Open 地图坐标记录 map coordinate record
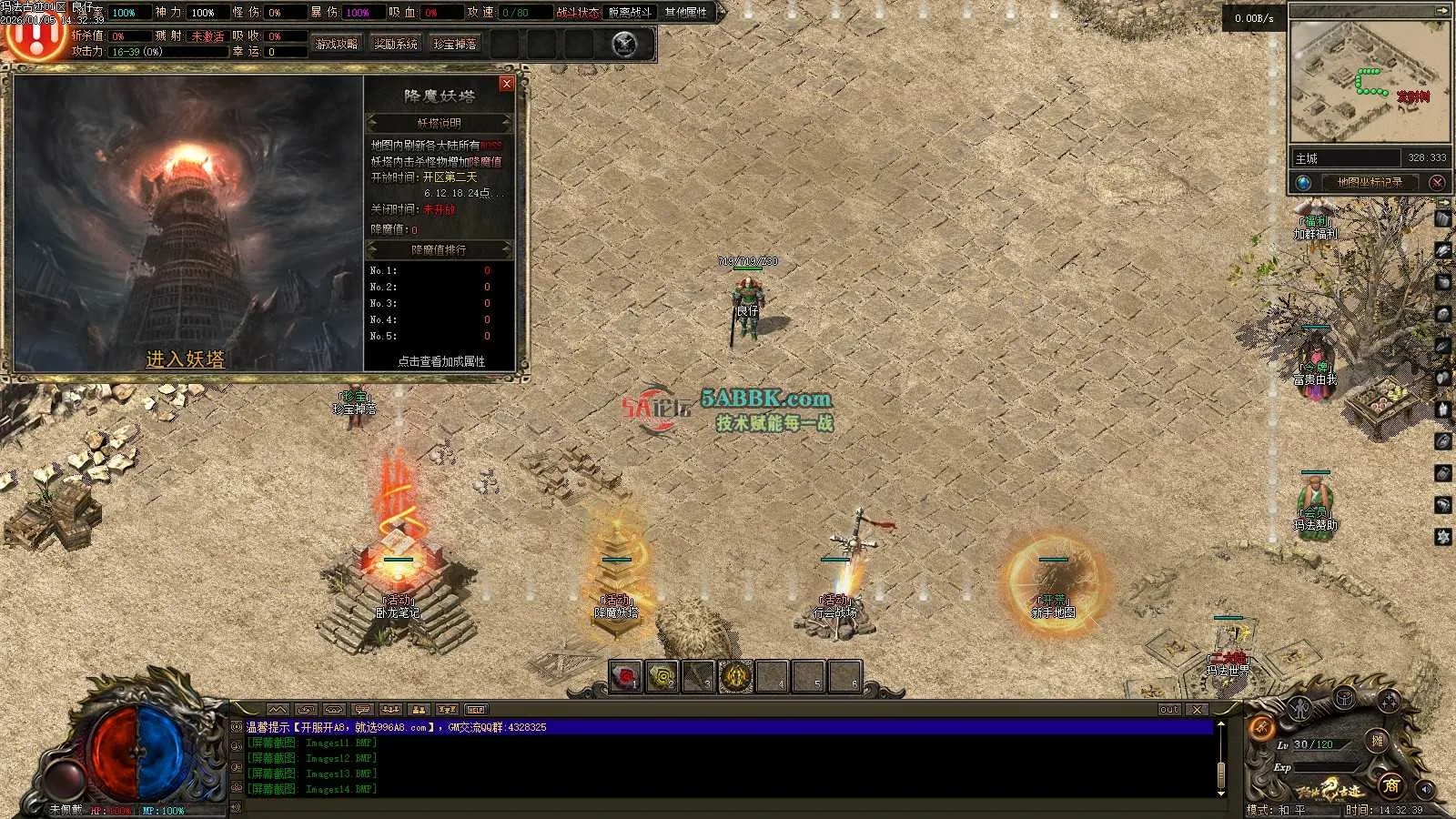Screen dimensions: 1456x819 coord(1370,182)
